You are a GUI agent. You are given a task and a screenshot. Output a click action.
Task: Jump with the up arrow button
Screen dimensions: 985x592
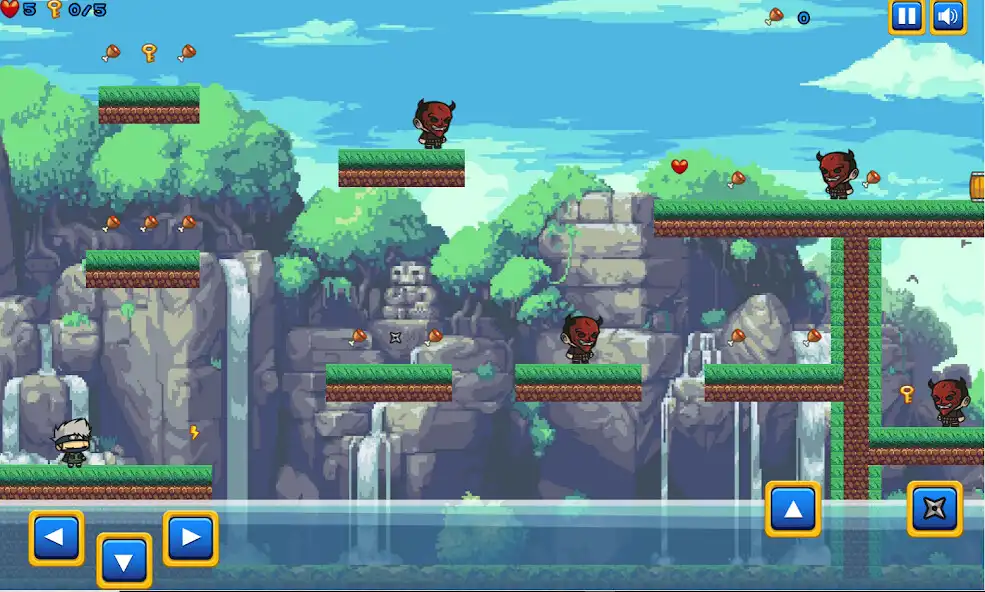[793, 509]
